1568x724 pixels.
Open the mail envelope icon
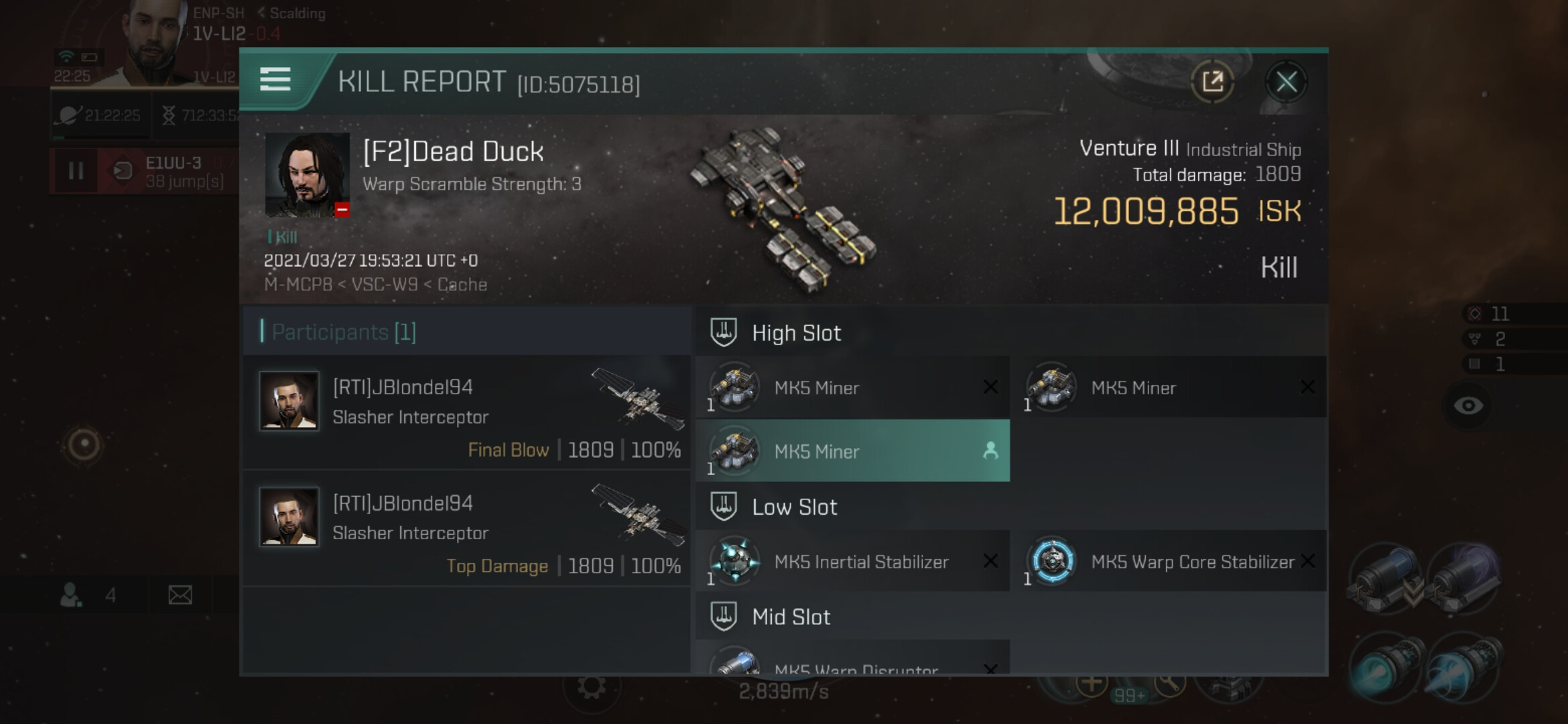180,595
